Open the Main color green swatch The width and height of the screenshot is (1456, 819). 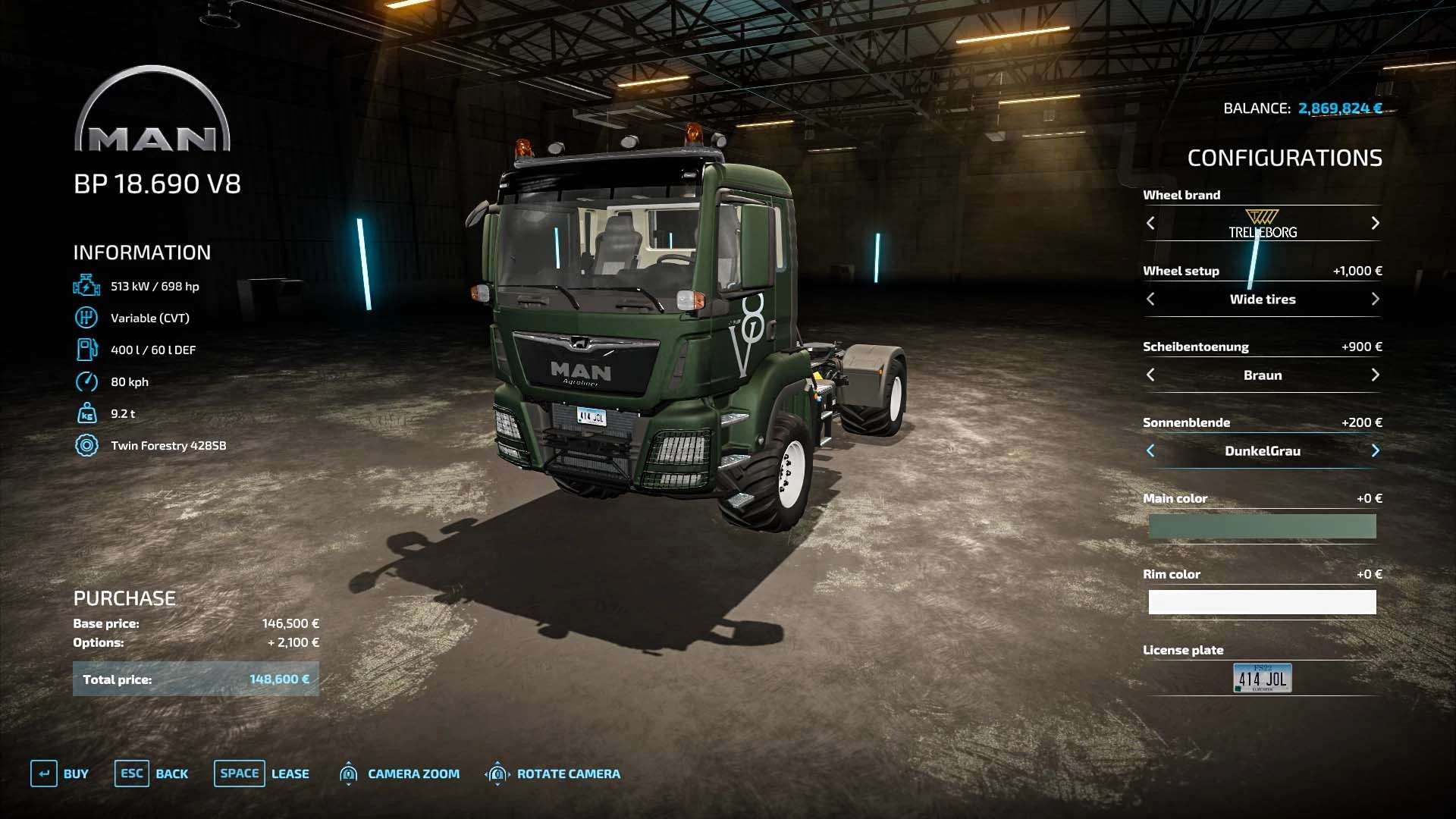click(x=1262, y=526)
